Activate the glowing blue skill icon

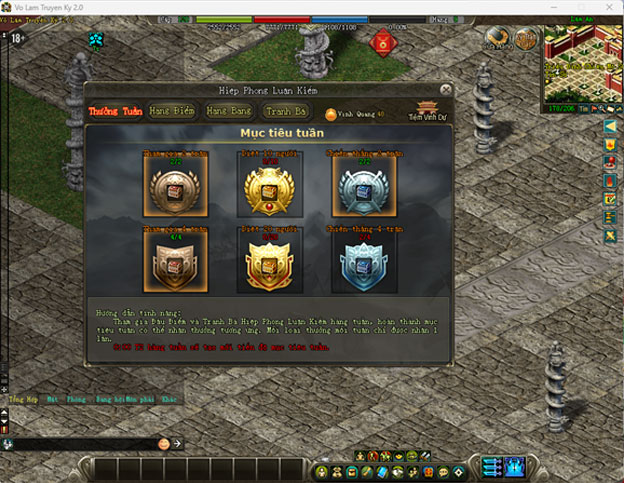tap(516, 467)
